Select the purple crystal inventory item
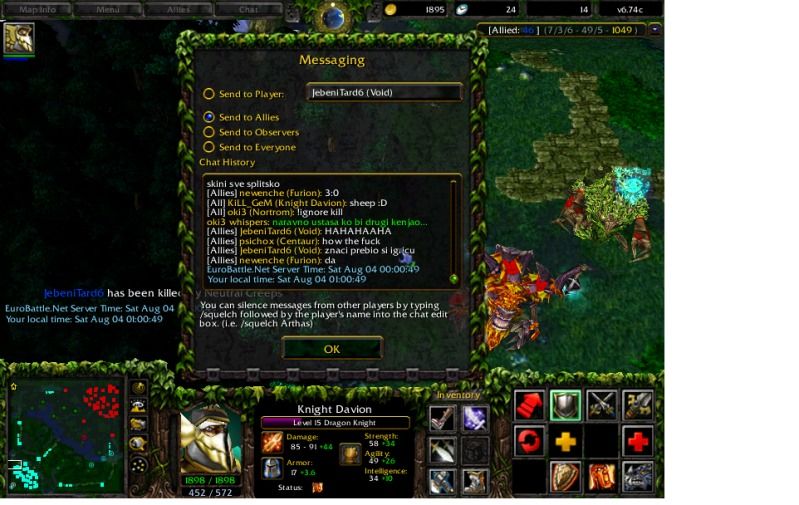Screen dimensions: 799x505 pos(475,418)
